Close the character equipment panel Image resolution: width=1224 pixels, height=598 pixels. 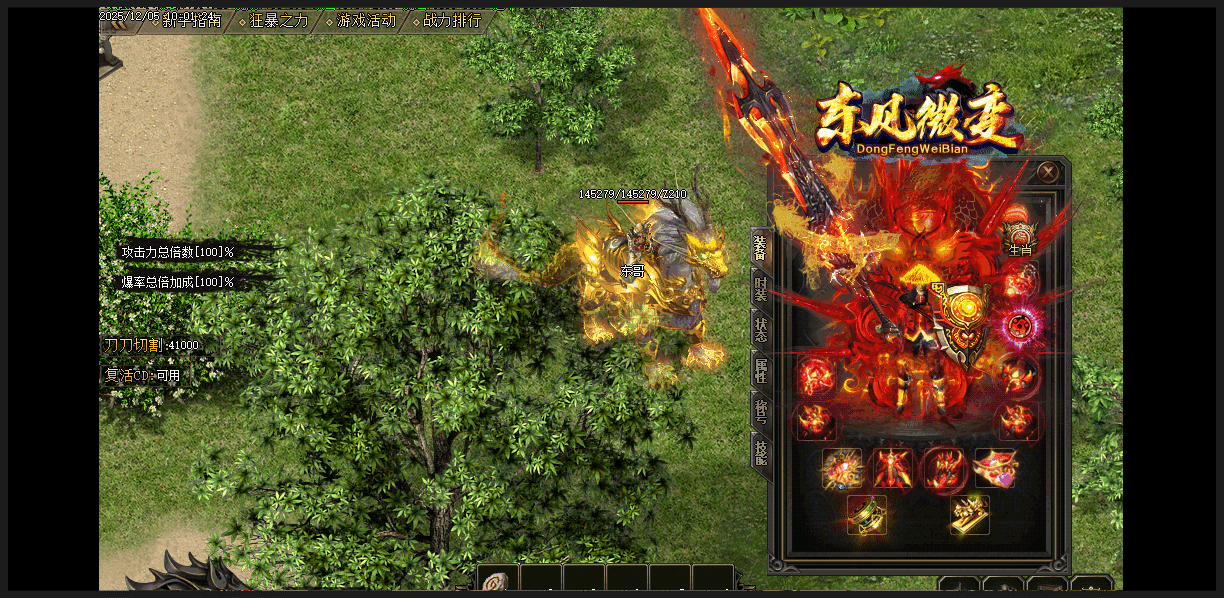click(x=1048, y=172)
